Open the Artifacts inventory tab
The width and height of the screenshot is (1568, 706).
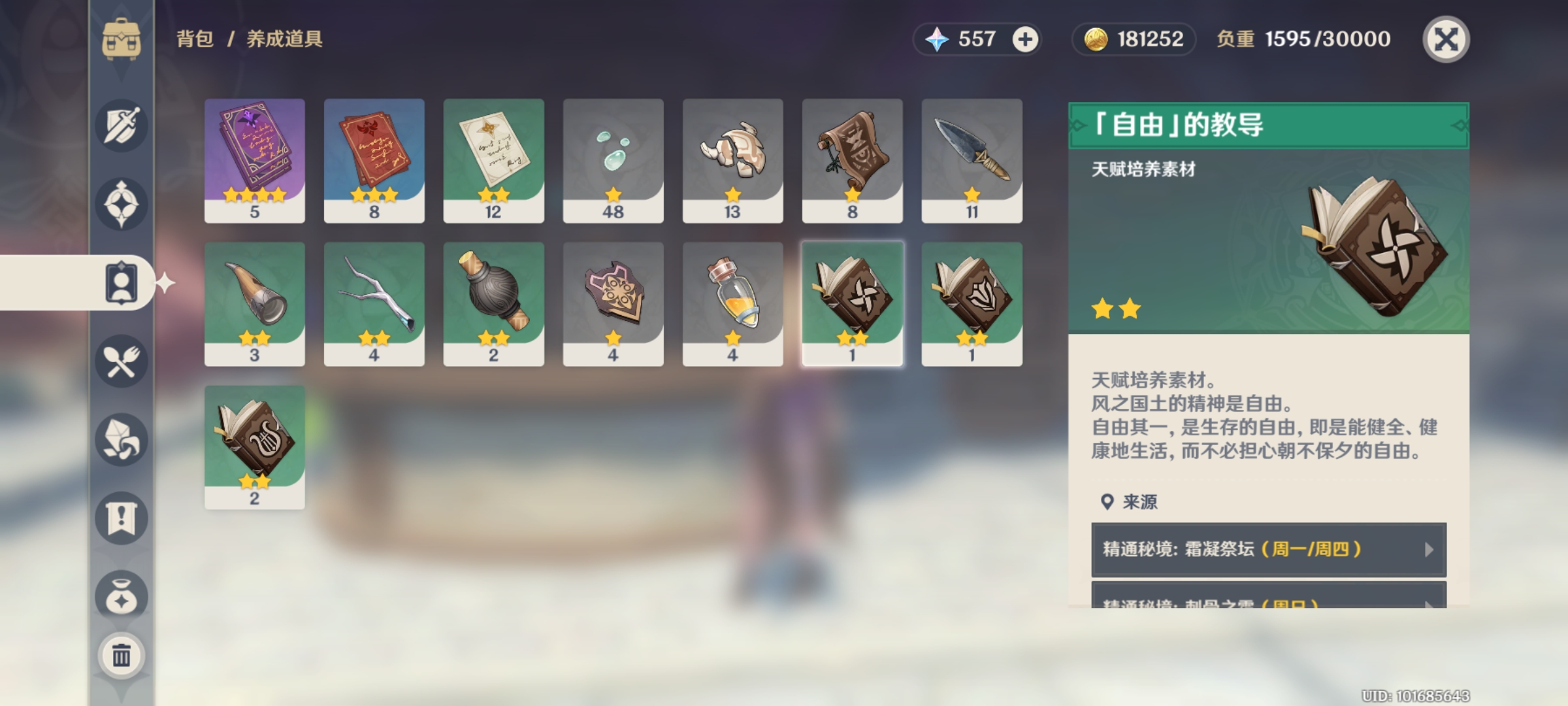point(122,204)
